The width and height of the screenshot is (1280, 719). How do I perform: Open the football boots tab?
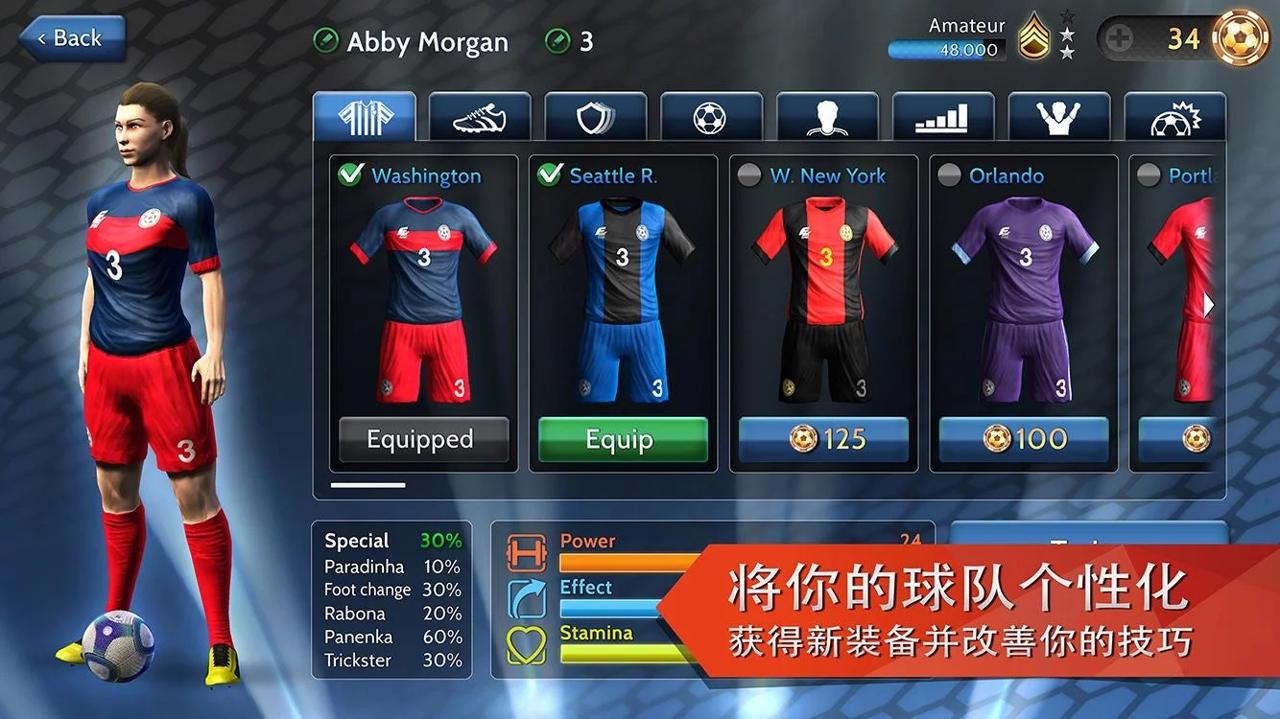[480, 118]
